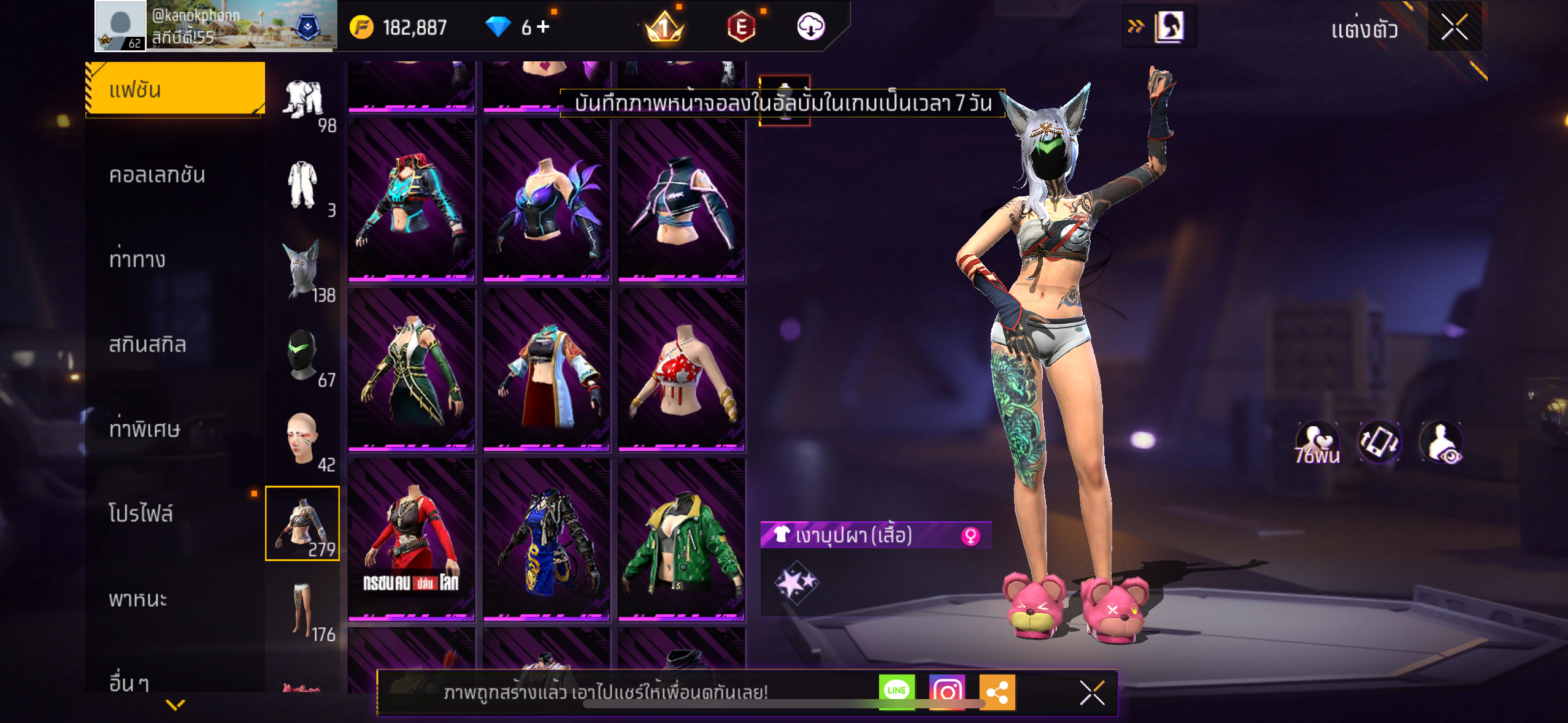Dismiss the screenshot share banner
The height and width of the screenshot is (723, 1568).
(x=1092, y=693)
